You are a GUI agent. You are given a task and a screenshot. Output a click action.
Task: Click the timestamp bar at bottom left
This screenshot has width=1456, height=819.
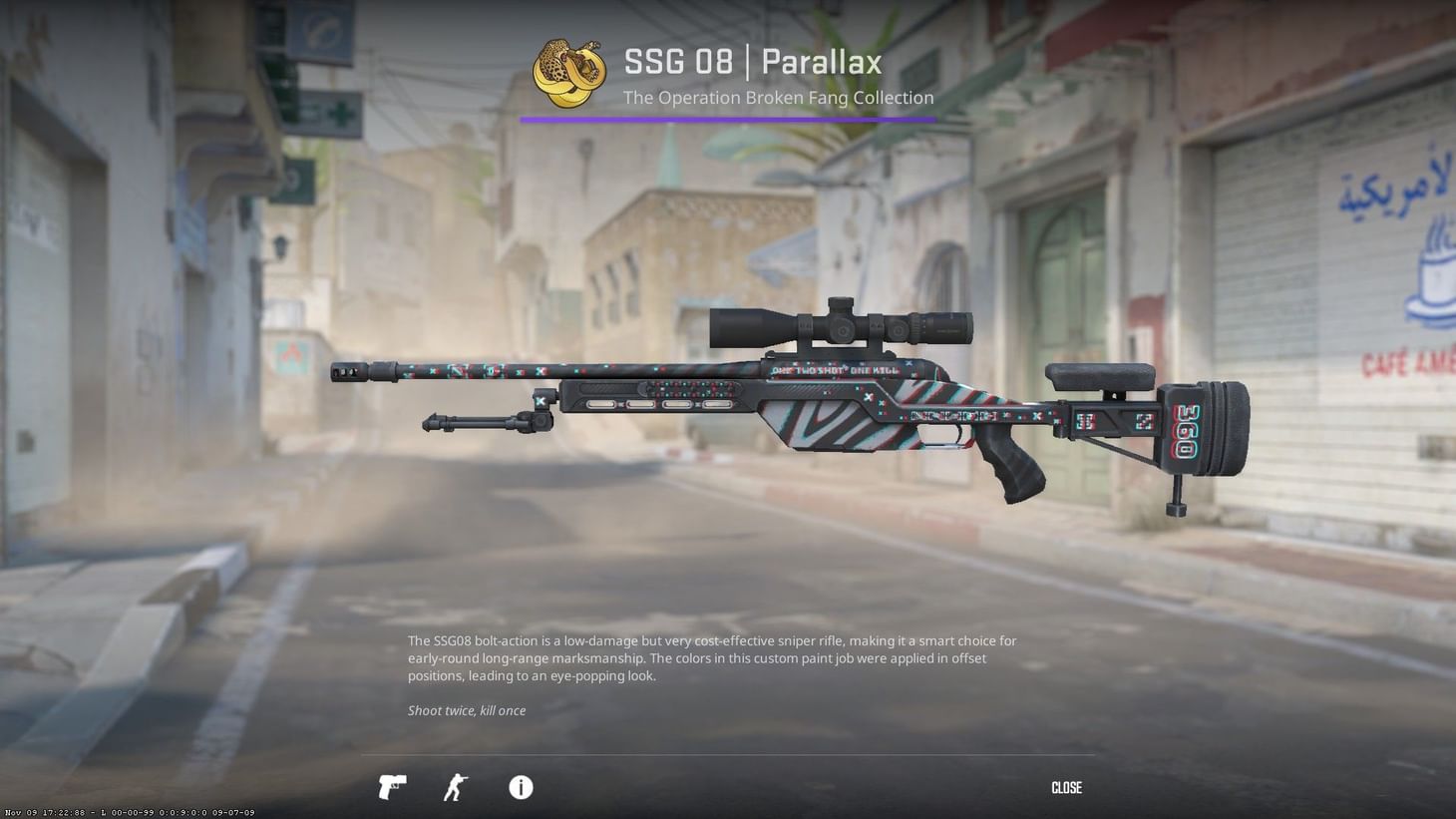pyautogui.click(x=128, y=812)
